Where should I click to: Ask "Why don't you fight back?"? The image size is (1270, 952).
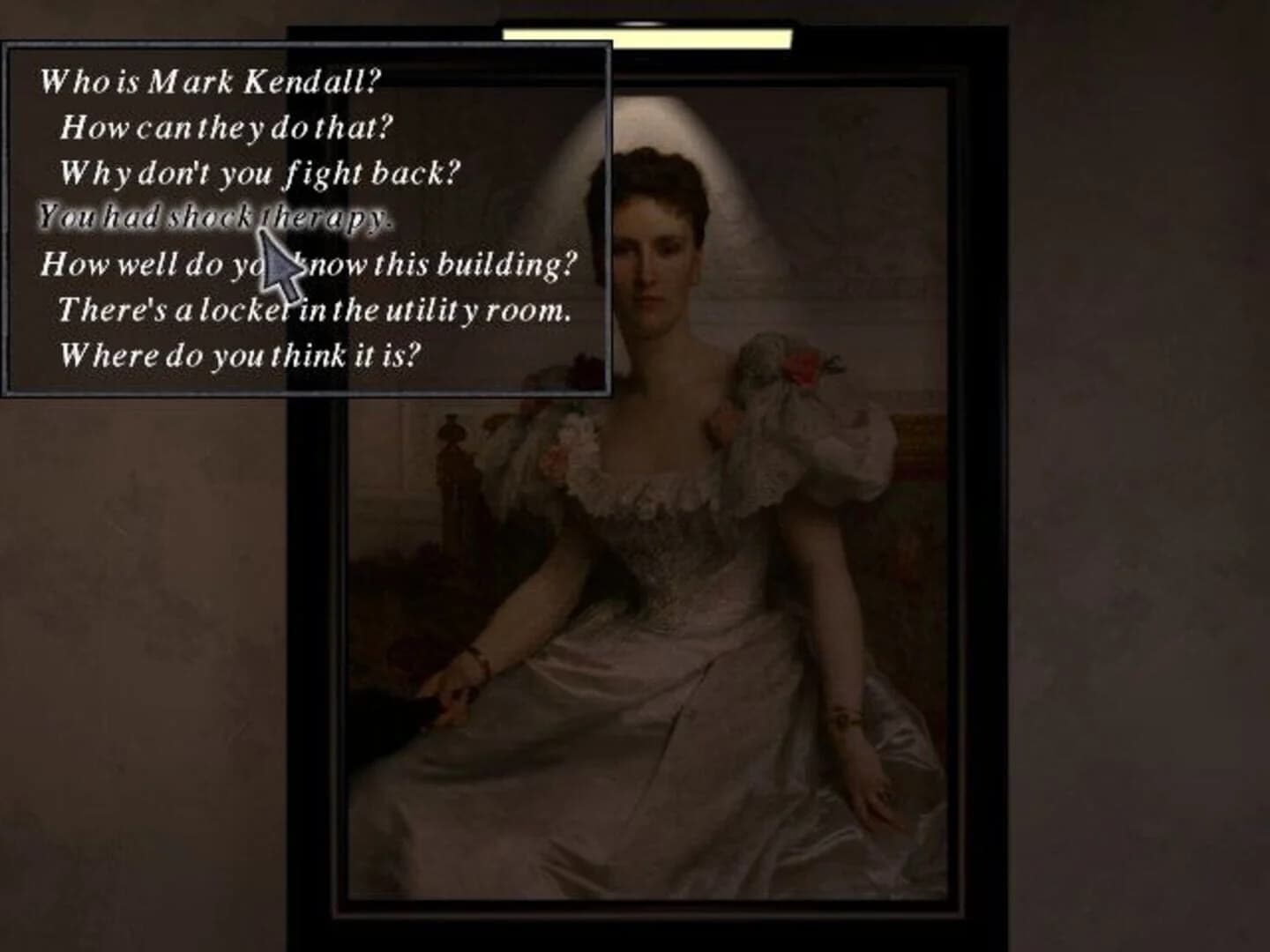pyautogui.click(x=258, y=173)
